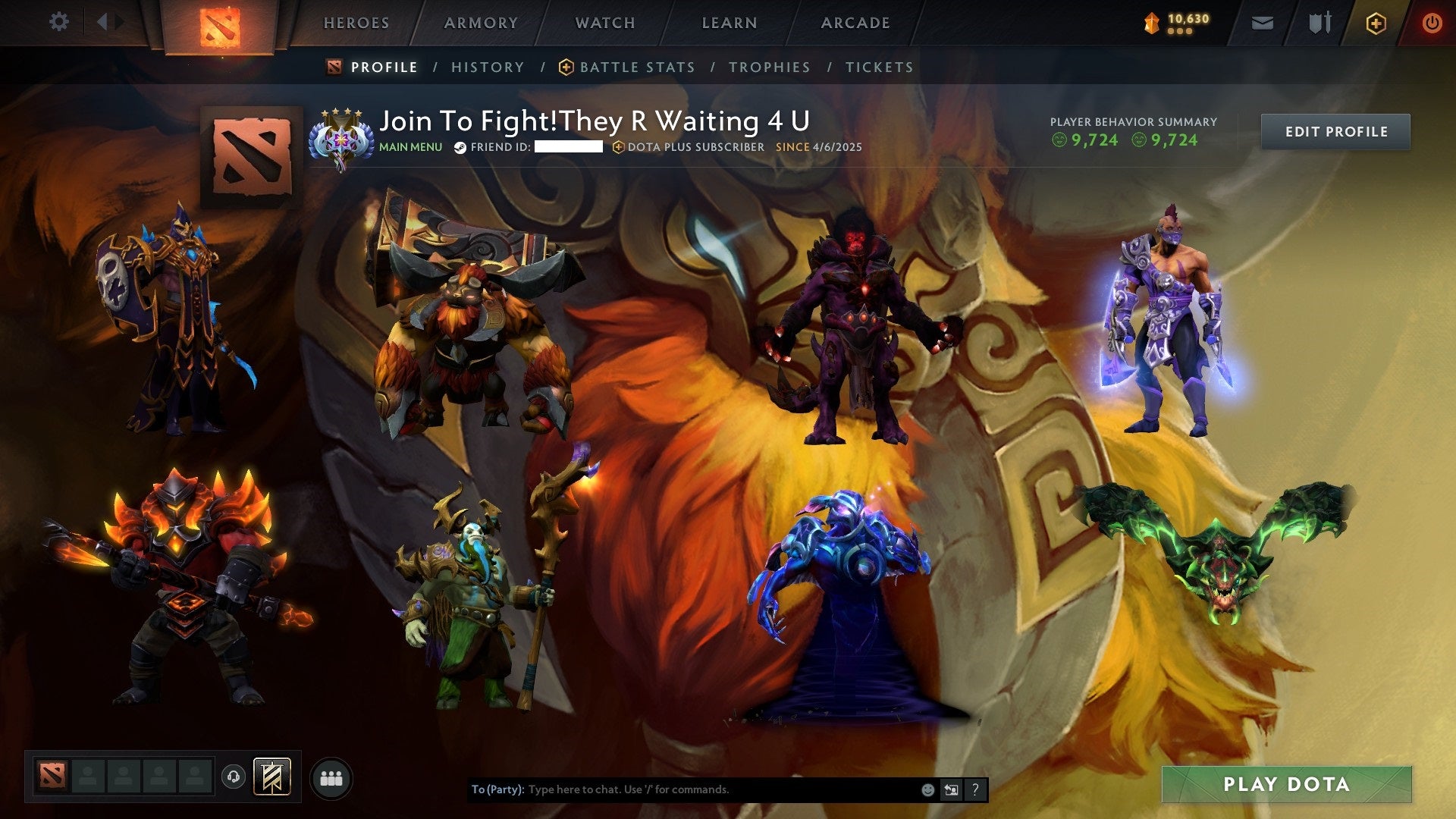Toggle party voice with the headset icon

click(x=234, y=776)
